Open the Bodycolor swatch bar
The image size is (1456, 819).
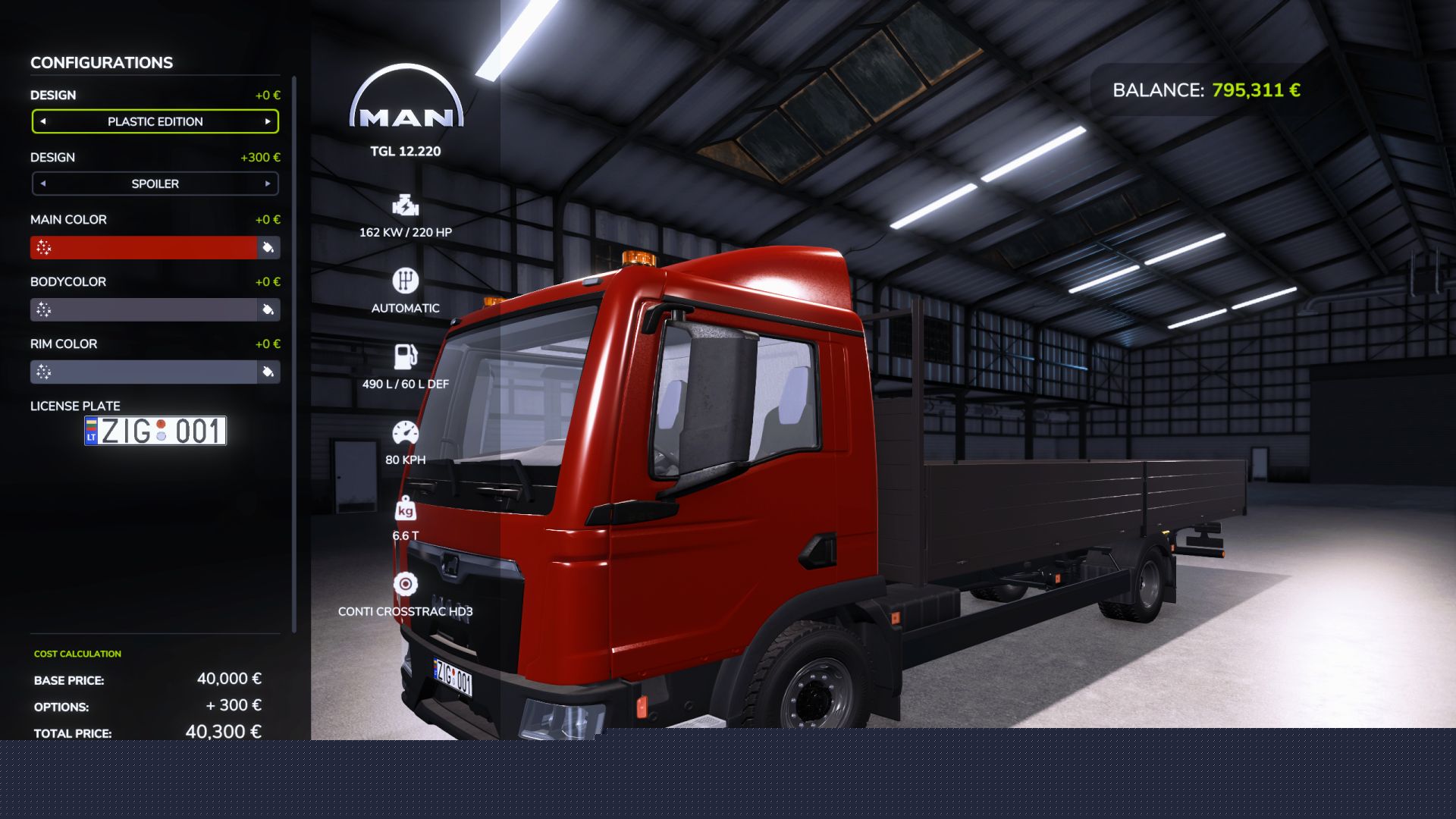[144, 310]
